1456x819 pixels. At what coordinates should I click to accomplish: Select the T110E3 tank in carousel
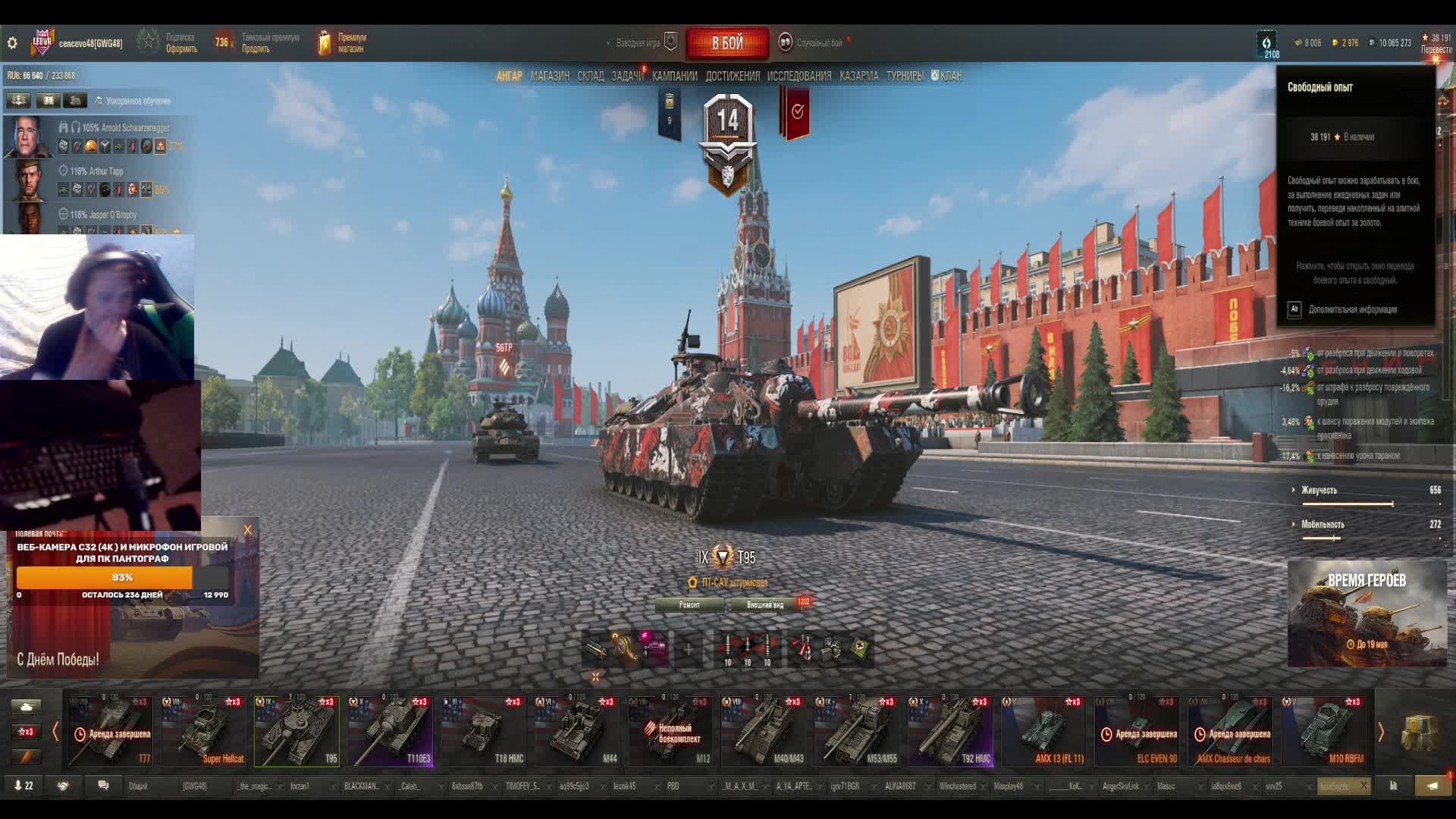[x=390, y=731]
